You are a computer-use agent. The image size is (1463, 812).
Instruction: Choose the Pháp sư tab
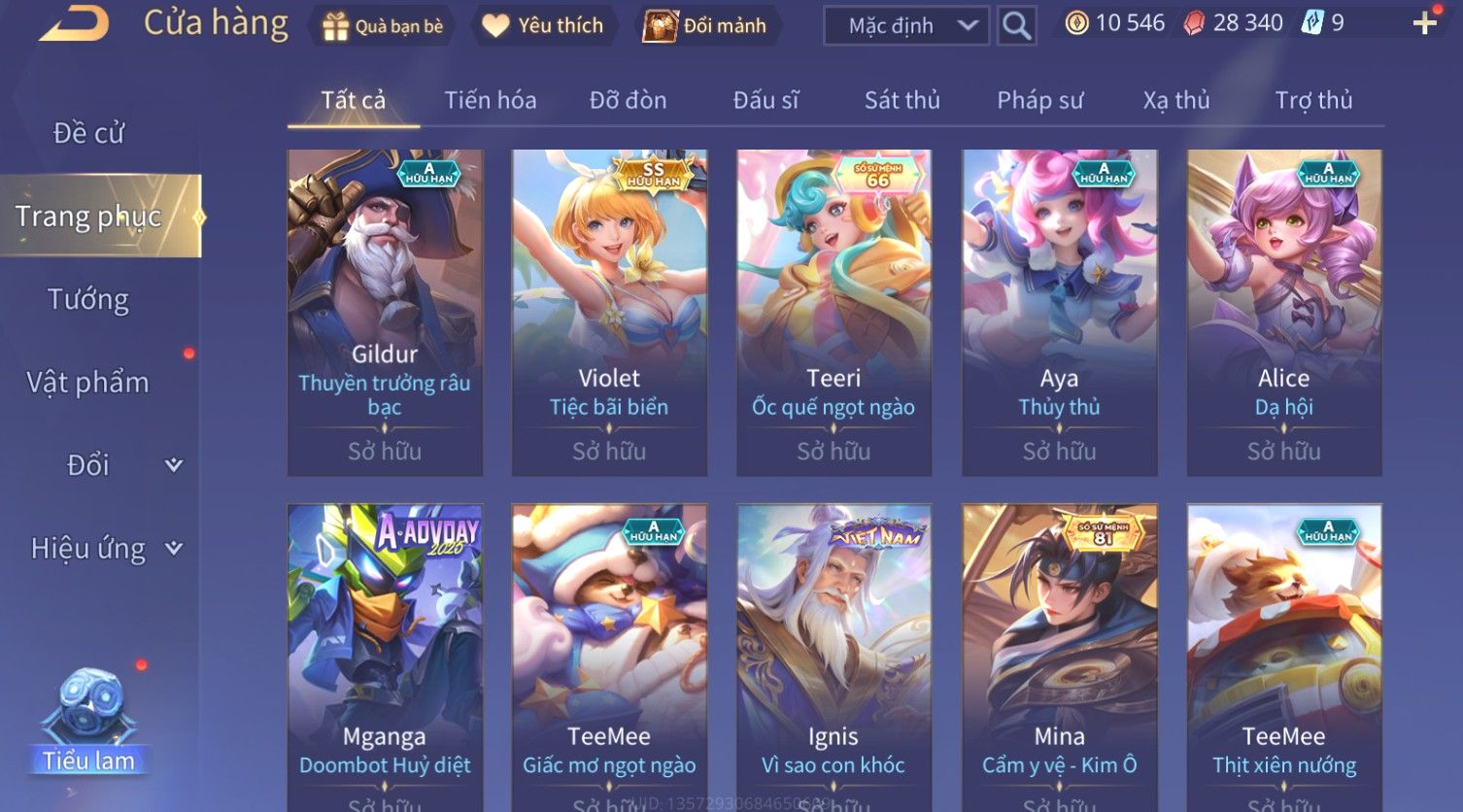point(1039,100)
